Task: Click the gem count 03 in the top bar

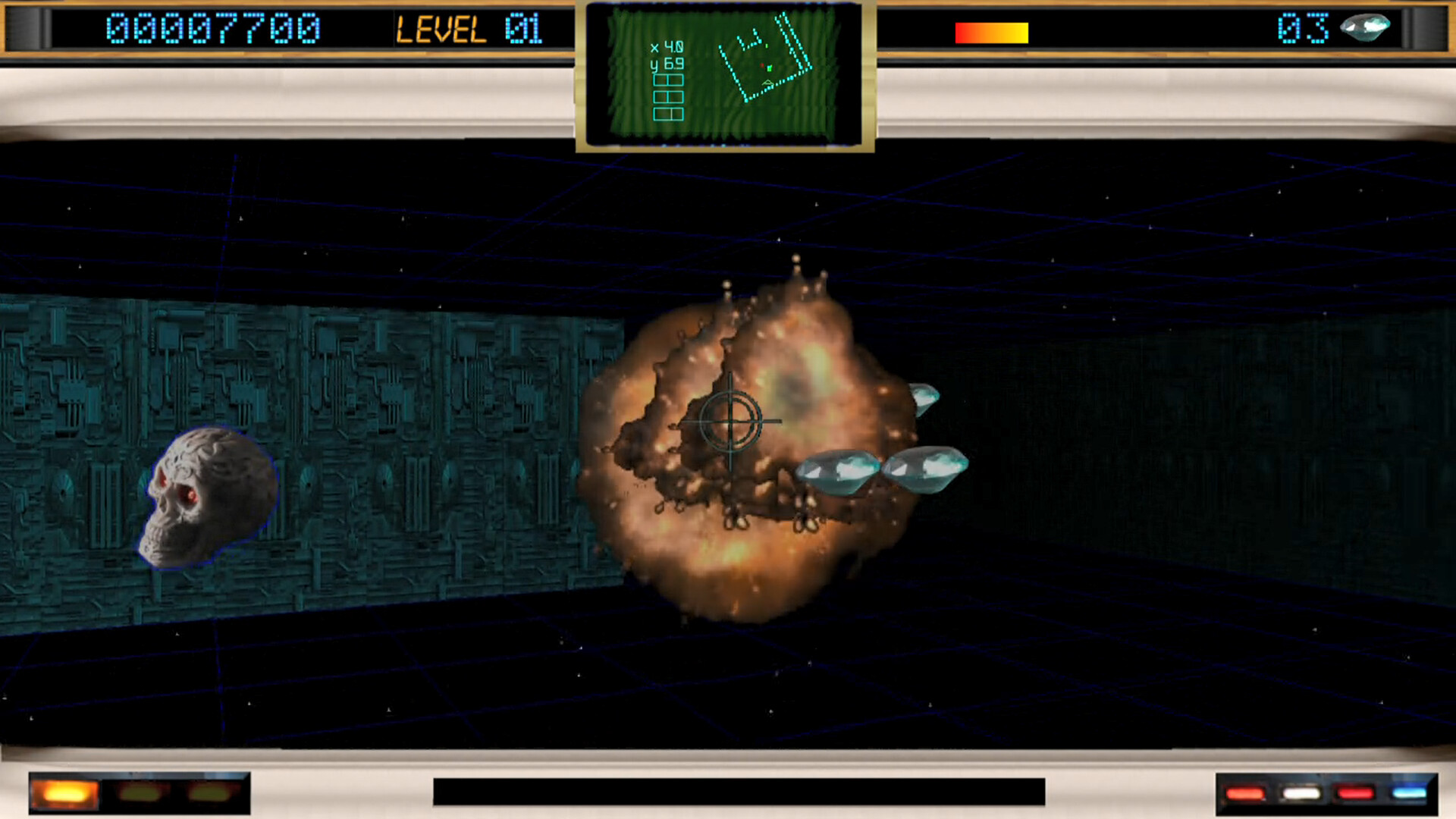Action: click(1303, 27)
